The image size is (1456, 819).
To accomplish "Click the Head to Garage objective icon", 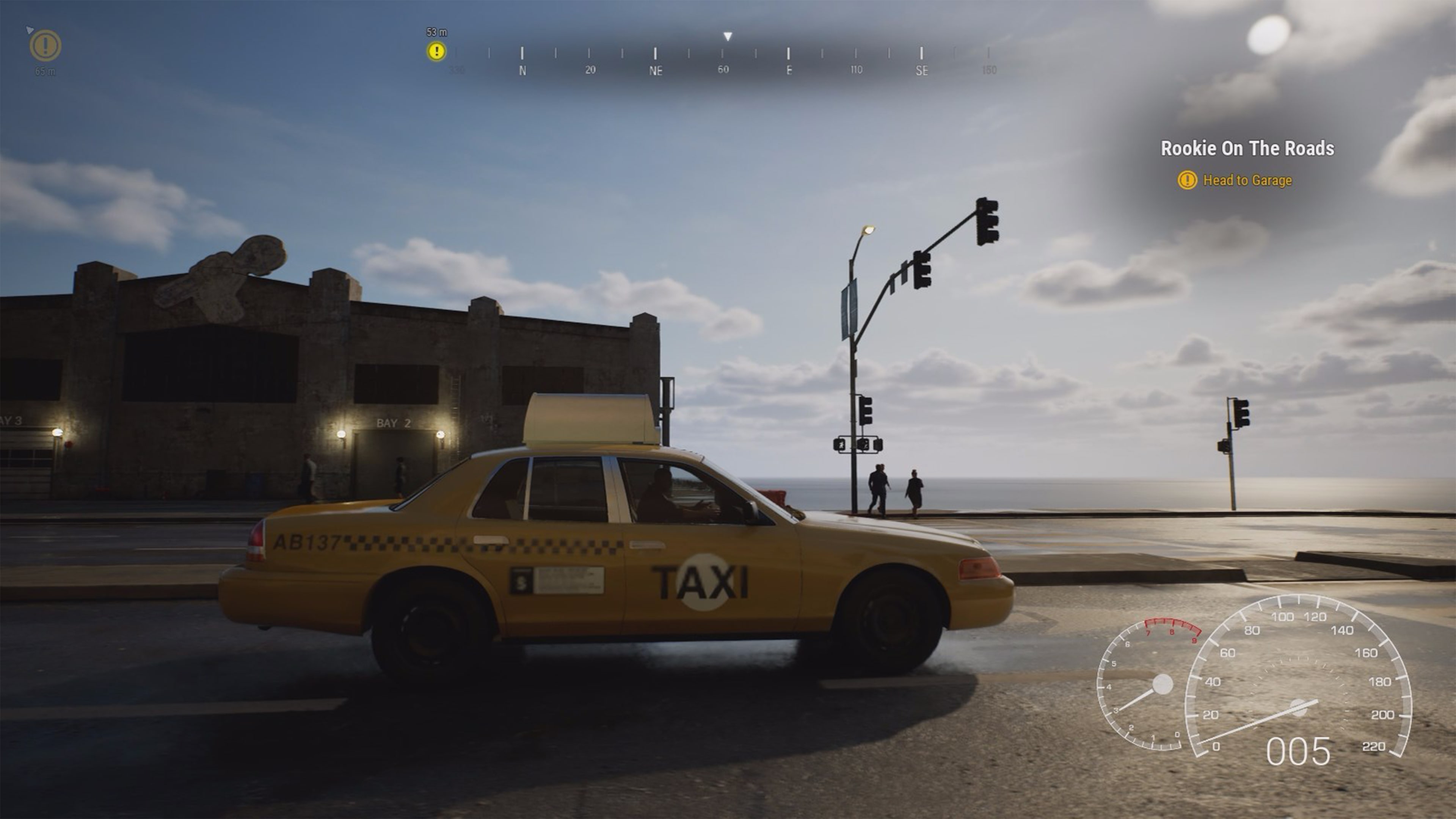I will click(x=1188, y=180).
